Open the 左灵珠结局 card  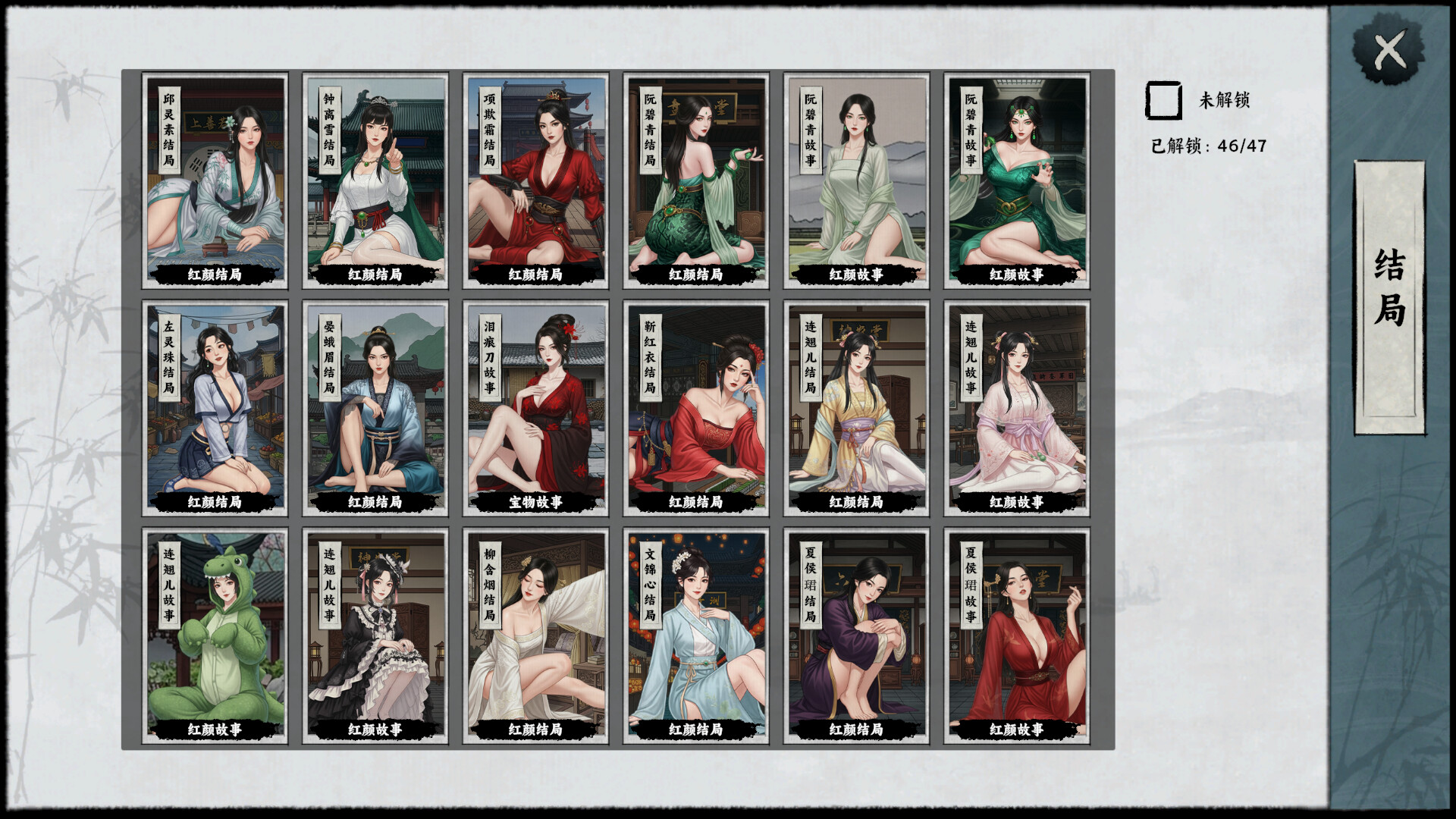(x=215, y=408)
